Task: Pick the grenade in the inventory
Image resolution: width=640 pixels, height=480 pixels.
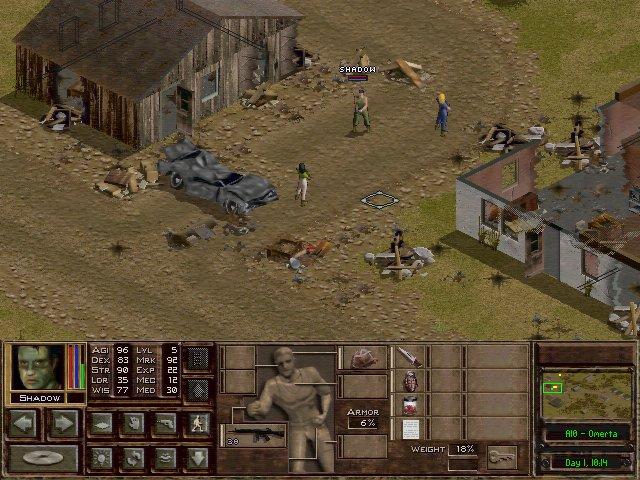Action: [x=409, y=381]
